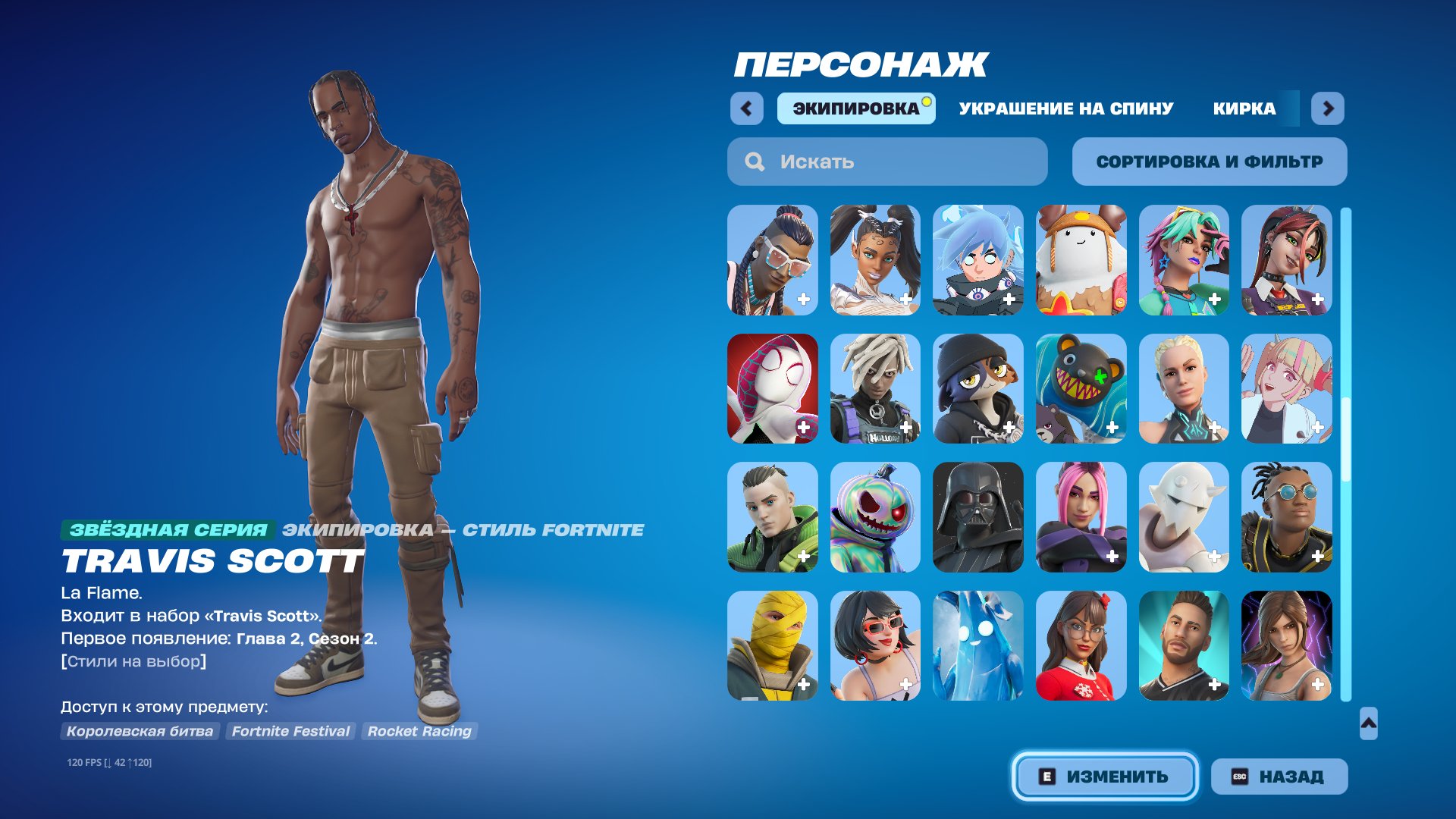The height and width of the screenshot is (819, 1456).
Task: Click the plus on the teal shark-bear tile
Action: [x=1114, y=427]
